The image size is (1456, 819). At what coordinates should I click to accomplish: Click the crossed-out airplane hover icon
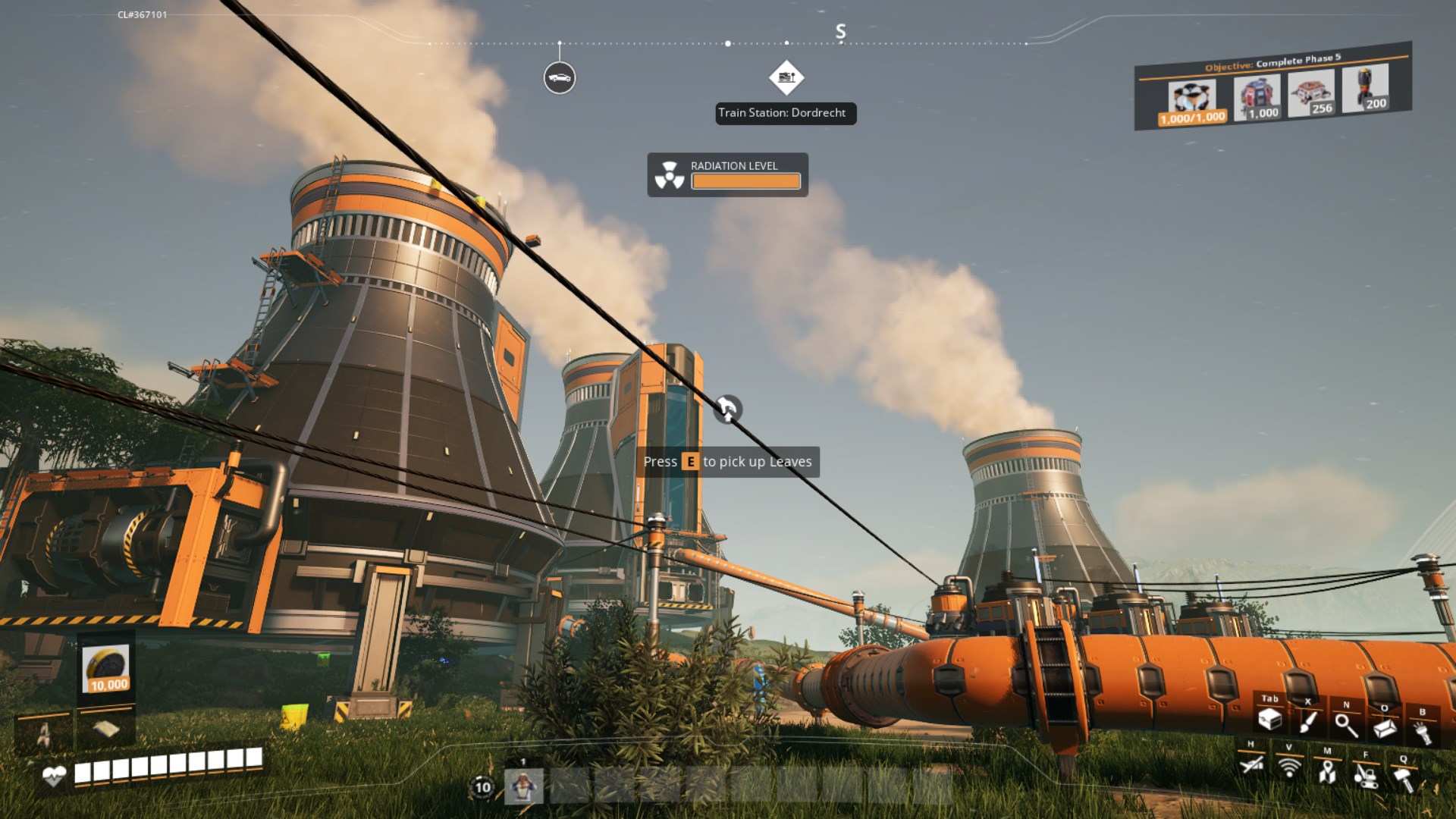(1251, 764)
